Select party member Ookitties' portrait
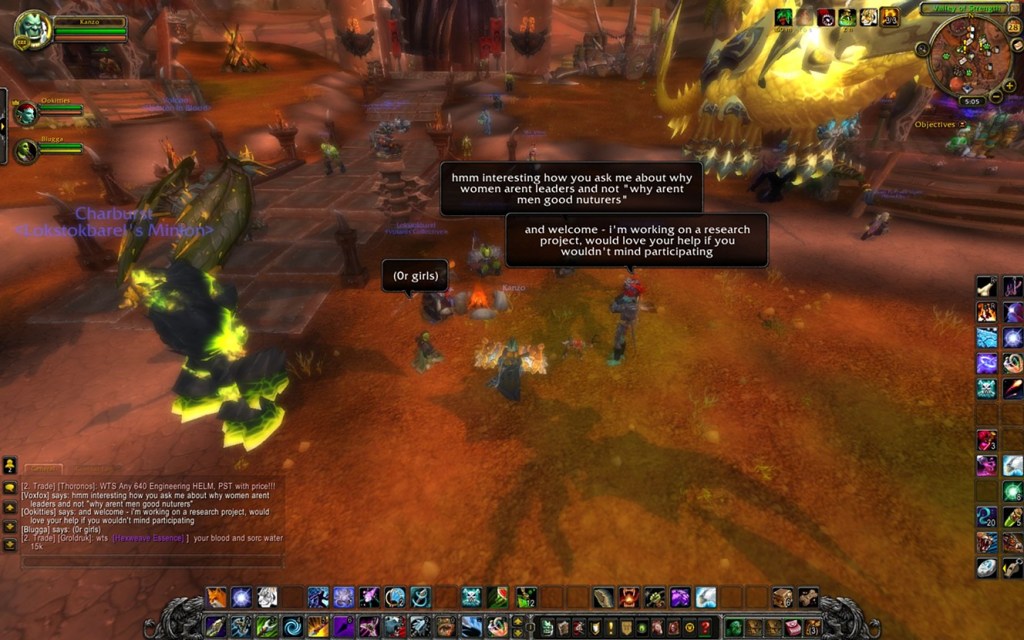Screen dimensions: 1024x640 26,113
